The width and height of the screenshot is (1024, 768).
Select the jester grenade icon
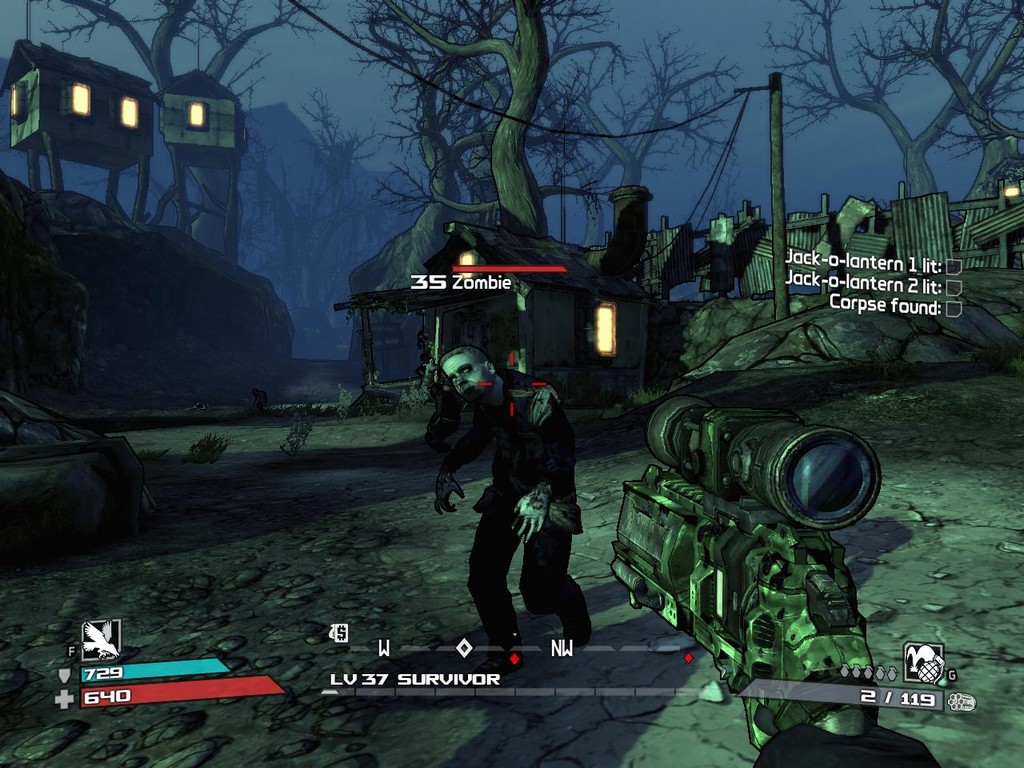click(x=923, y=661)
